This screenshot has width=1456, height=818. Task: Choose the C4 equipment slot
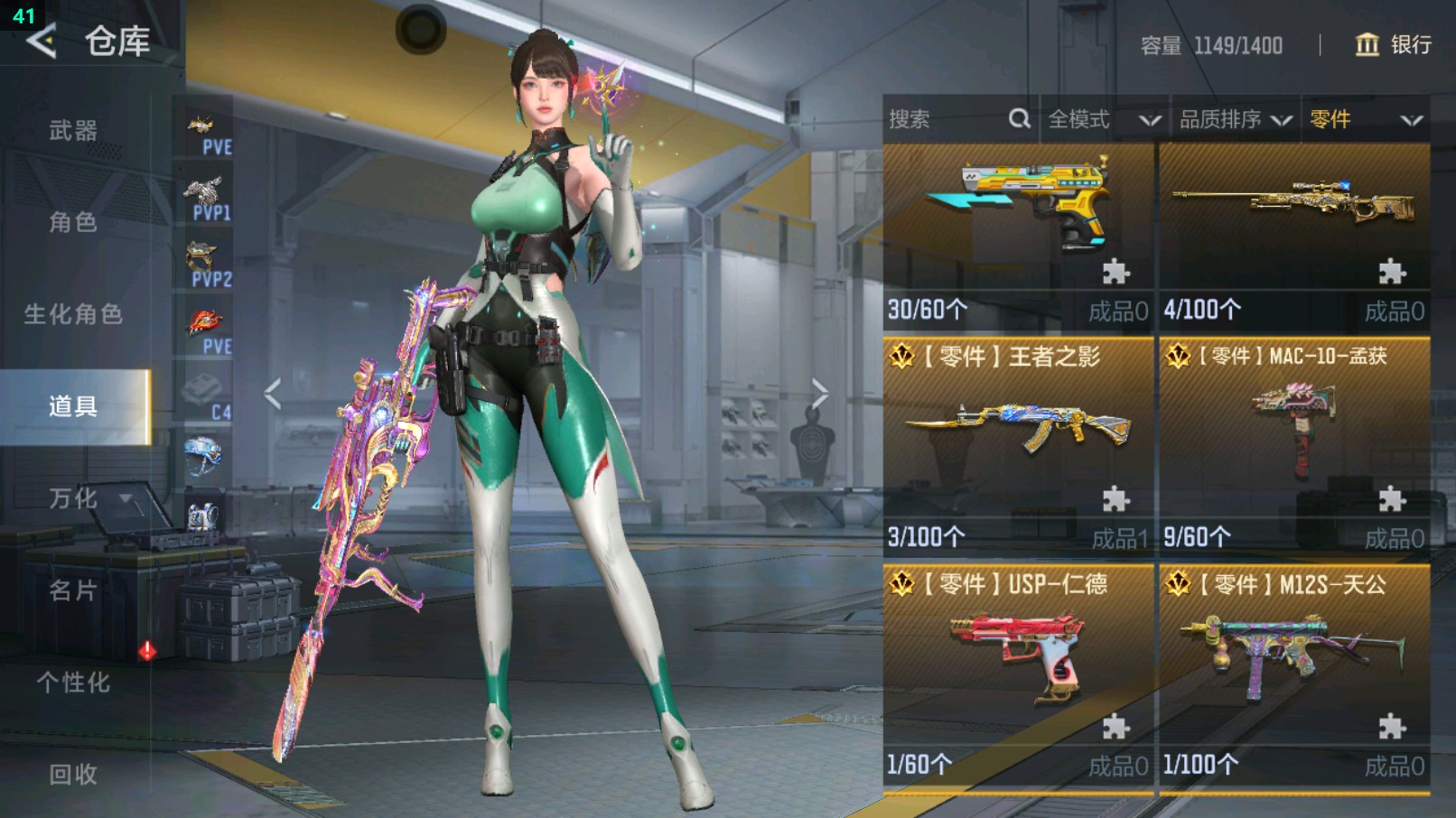coord(206,397)
